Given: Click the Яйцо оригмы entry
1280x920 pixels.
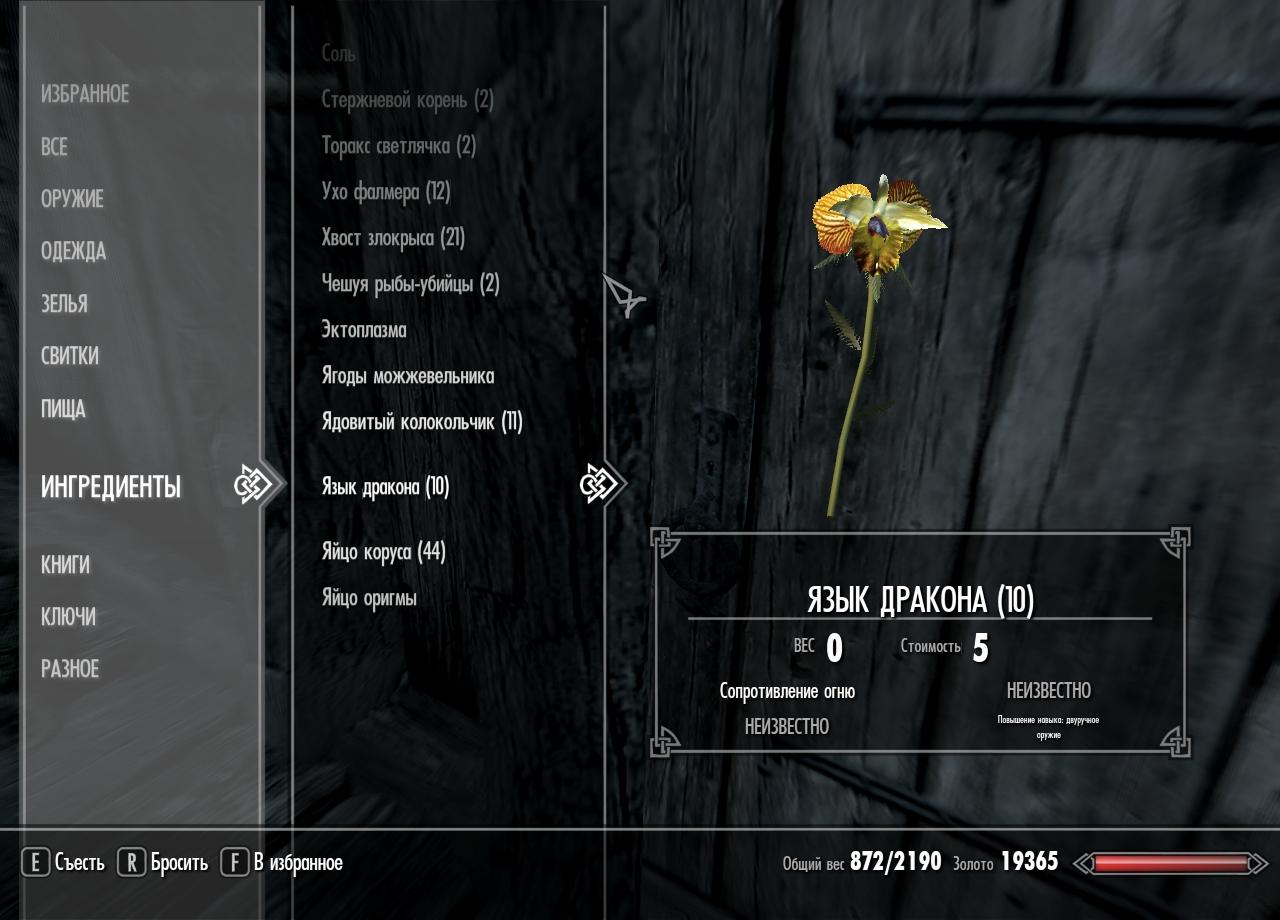Looking at the screenshot, I should [369, 598].
